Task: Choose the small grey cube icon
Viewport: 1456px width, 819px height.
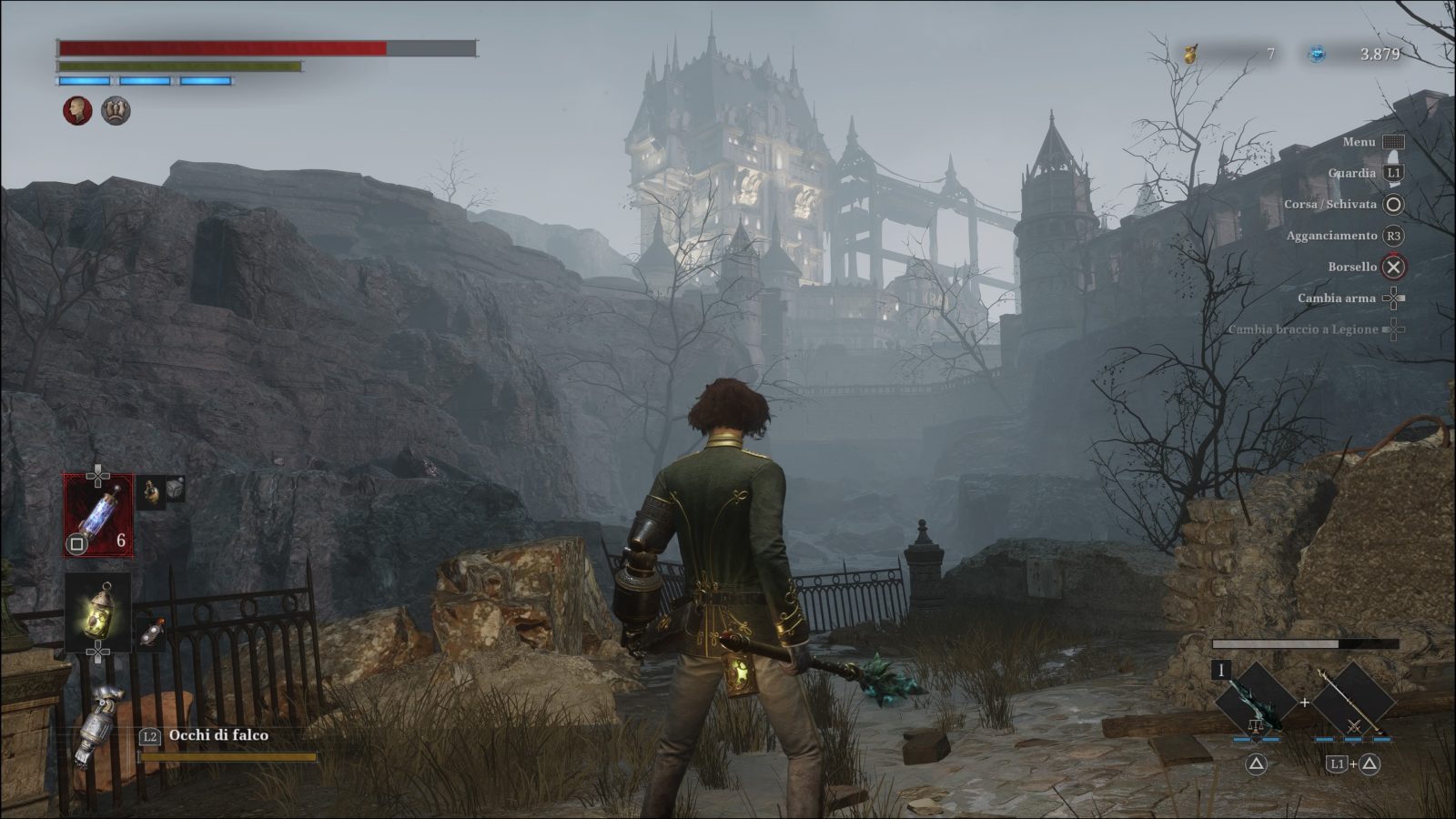Action: [x=175, y=489]
